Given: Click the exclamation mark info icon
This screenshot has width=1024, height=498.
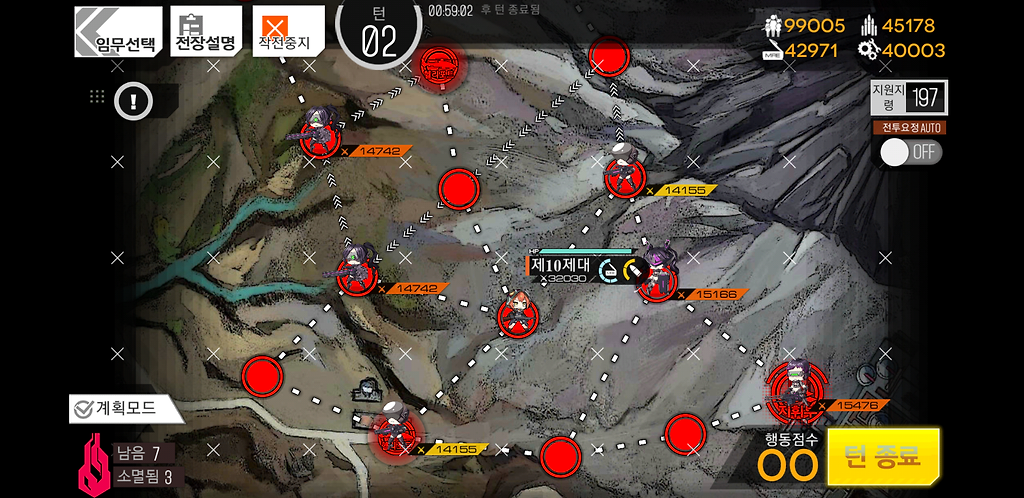Looking at the screenshot, I should click(x=133, y=99).
